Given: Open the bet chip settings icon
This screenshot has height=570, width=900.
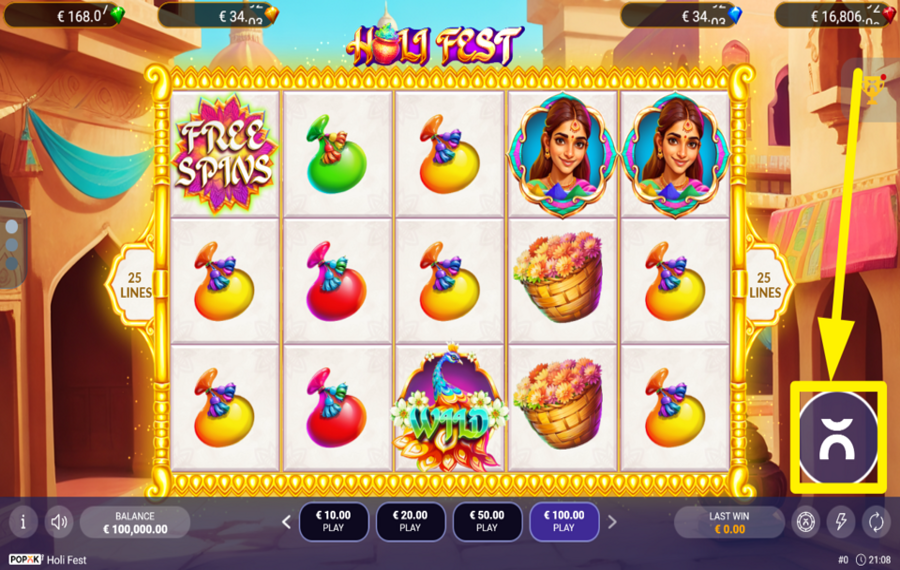Looking at the screenshot, I should tap(806, 521).
